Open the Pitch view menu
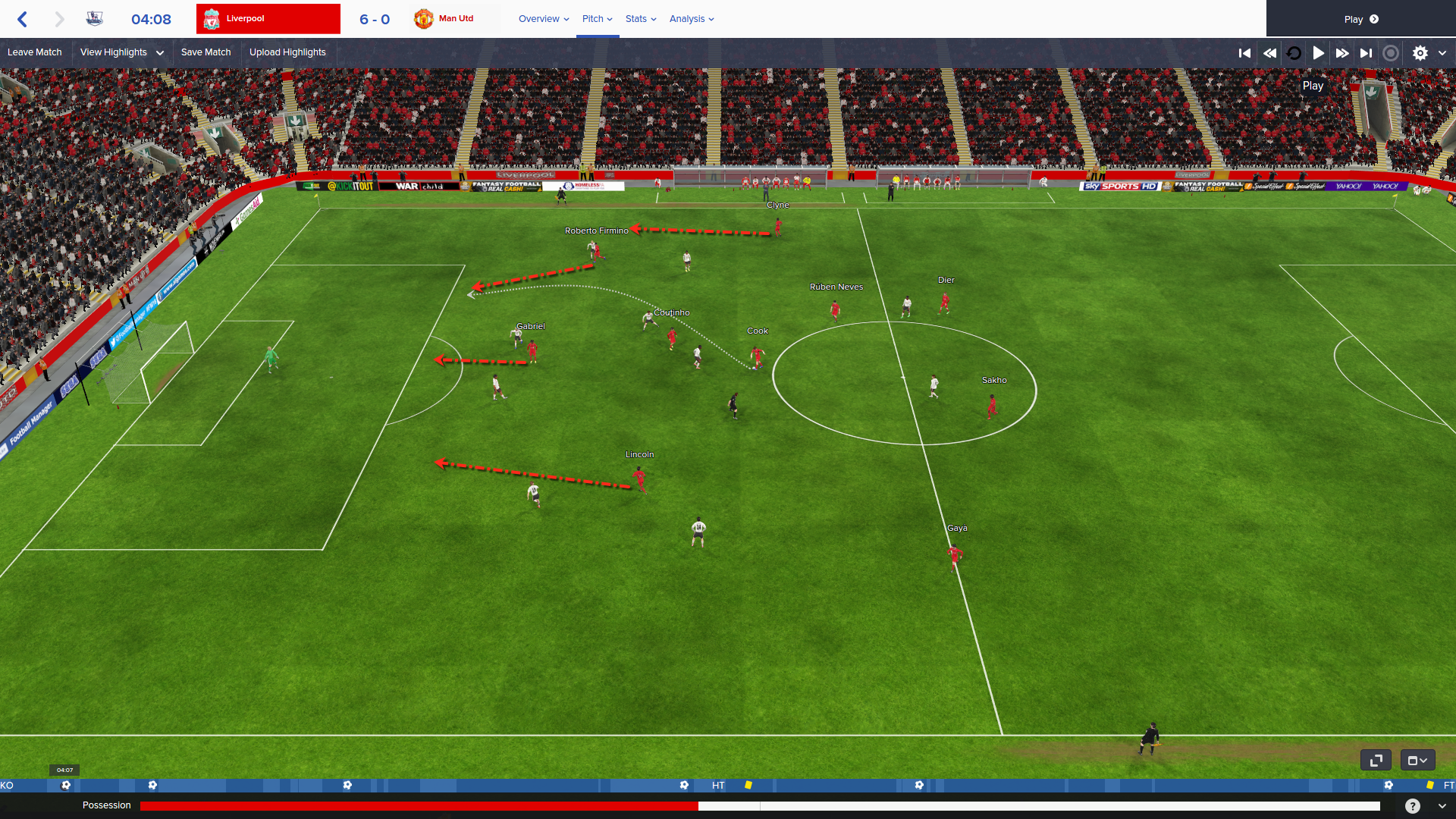 coord(597,19)
